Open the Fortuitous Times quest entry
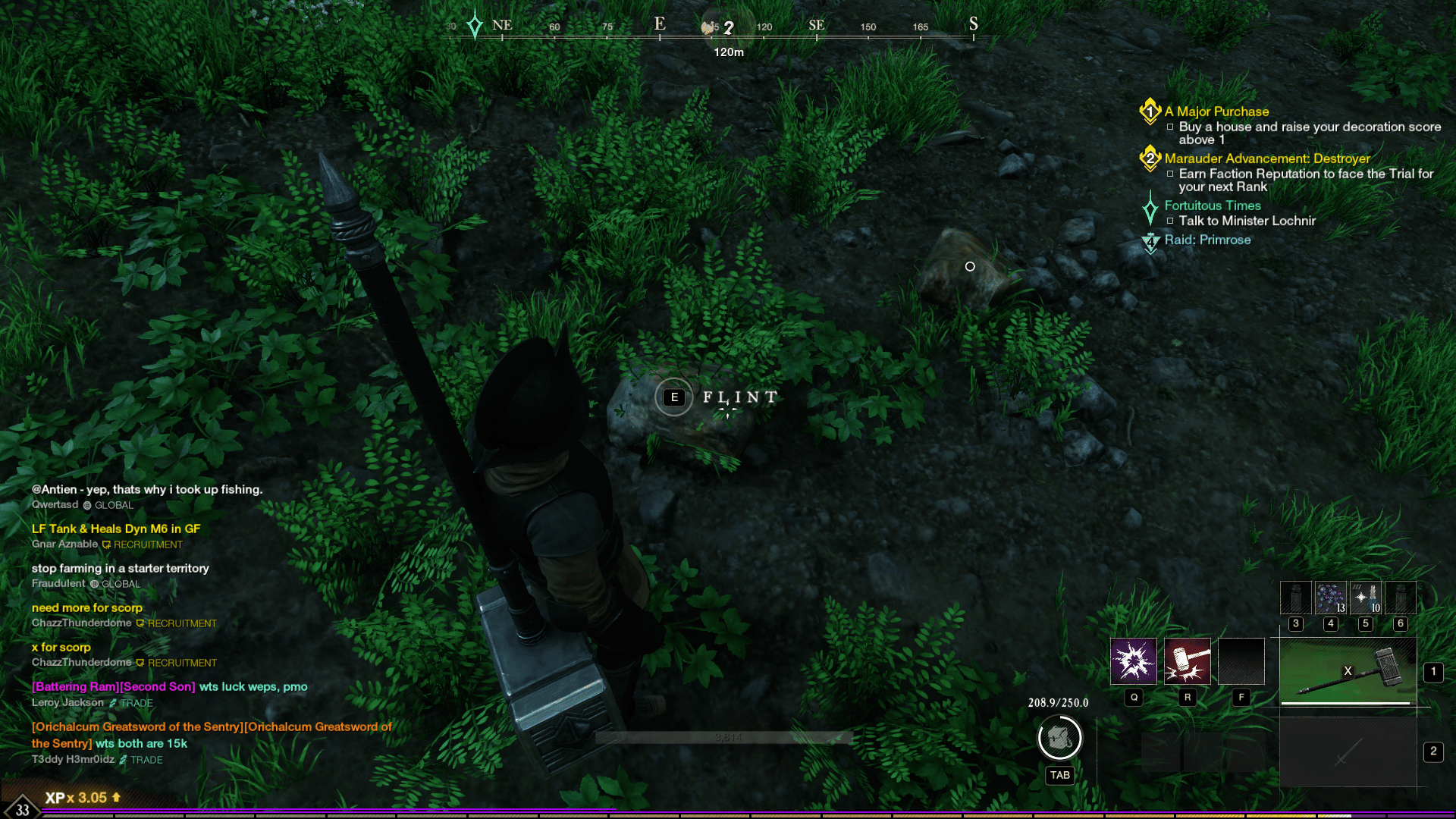1456x819 pixels. pos(1212,206)
